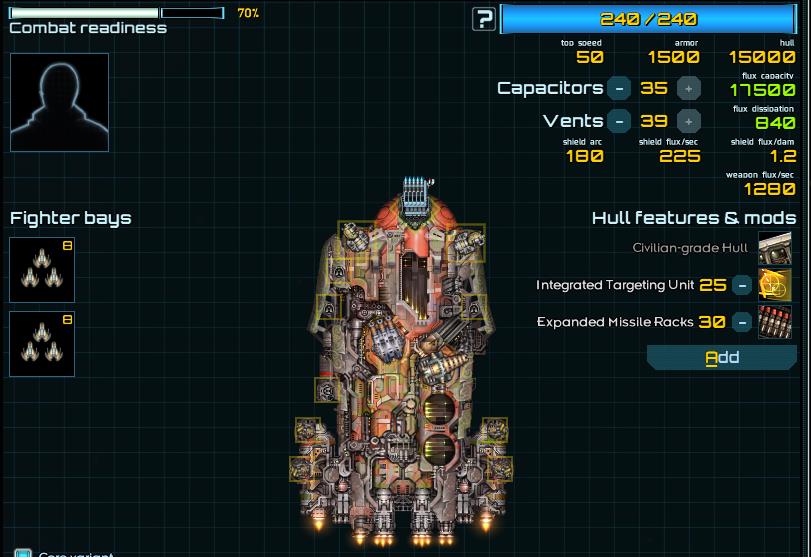The height and width of the screenshot is (557, 811).
Task: Remove the Integrated Targeting Unit hullmod
Action: 741,285
